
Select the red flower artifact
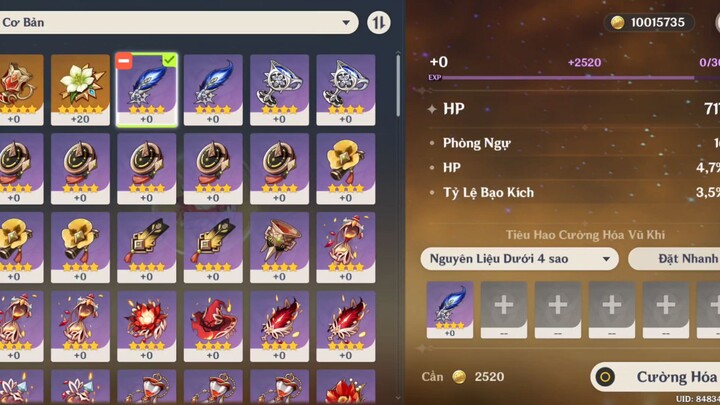point(146,320)
